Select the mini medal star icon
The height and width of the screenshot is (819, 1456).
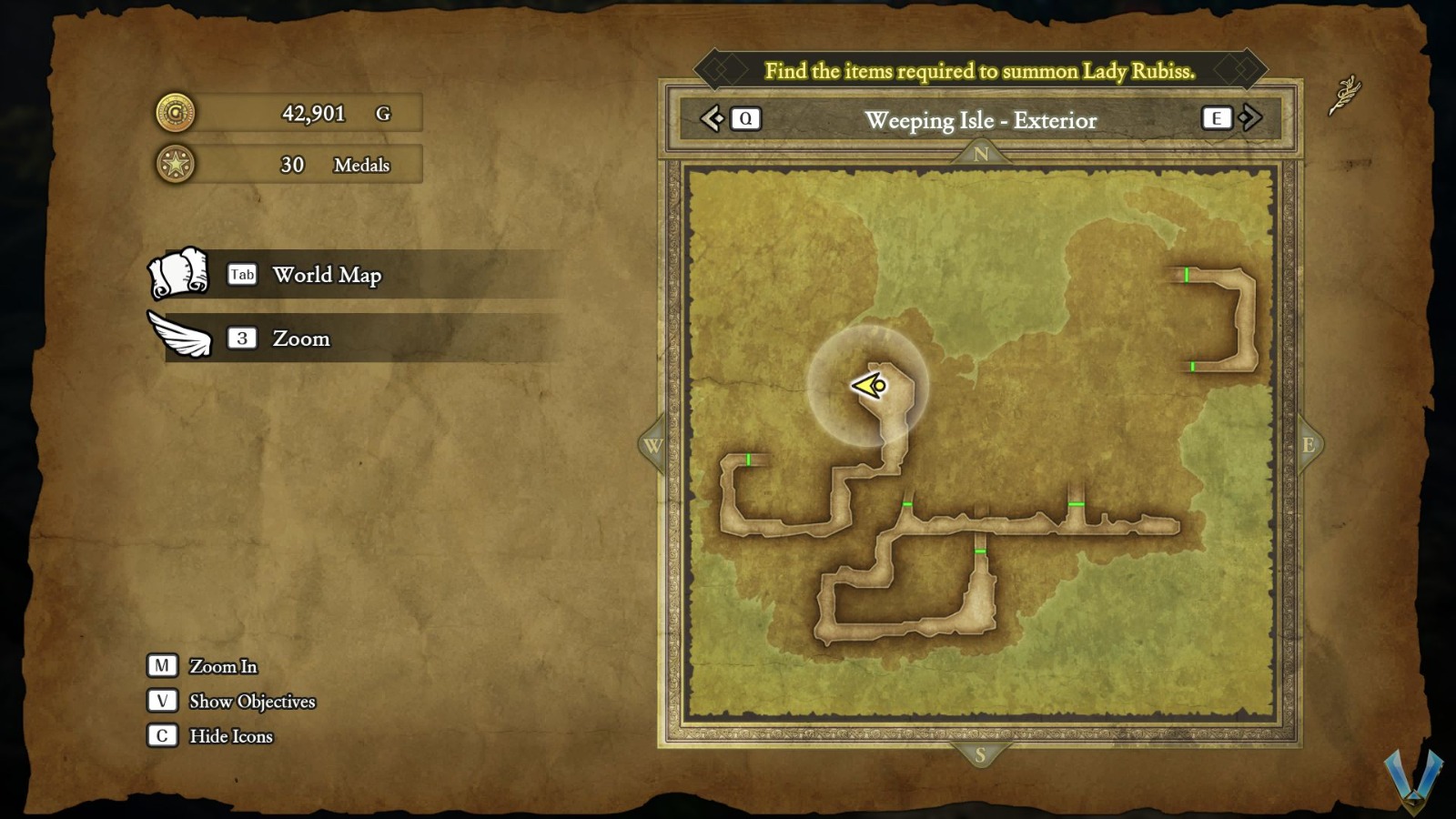coord(175,165)
